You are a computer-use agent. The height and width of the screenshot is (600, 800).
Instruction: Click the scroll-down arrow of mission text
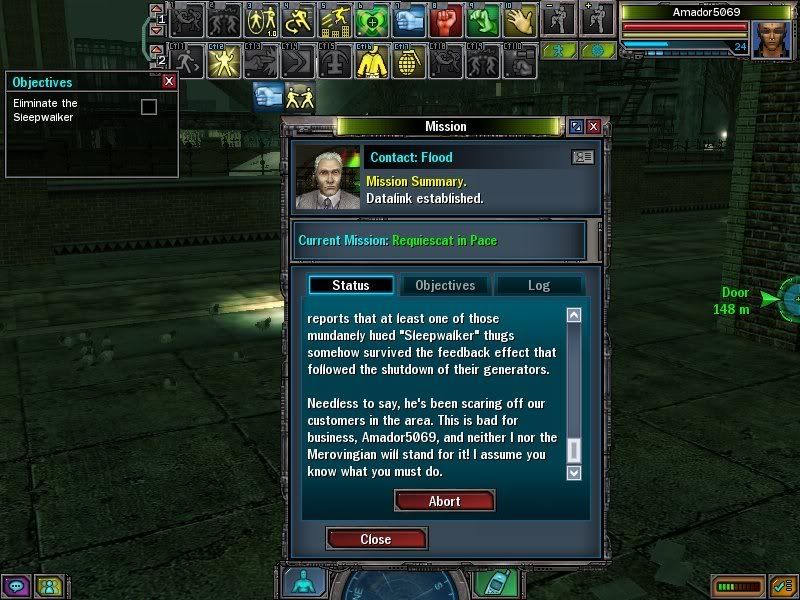click(x=574, y=472)
